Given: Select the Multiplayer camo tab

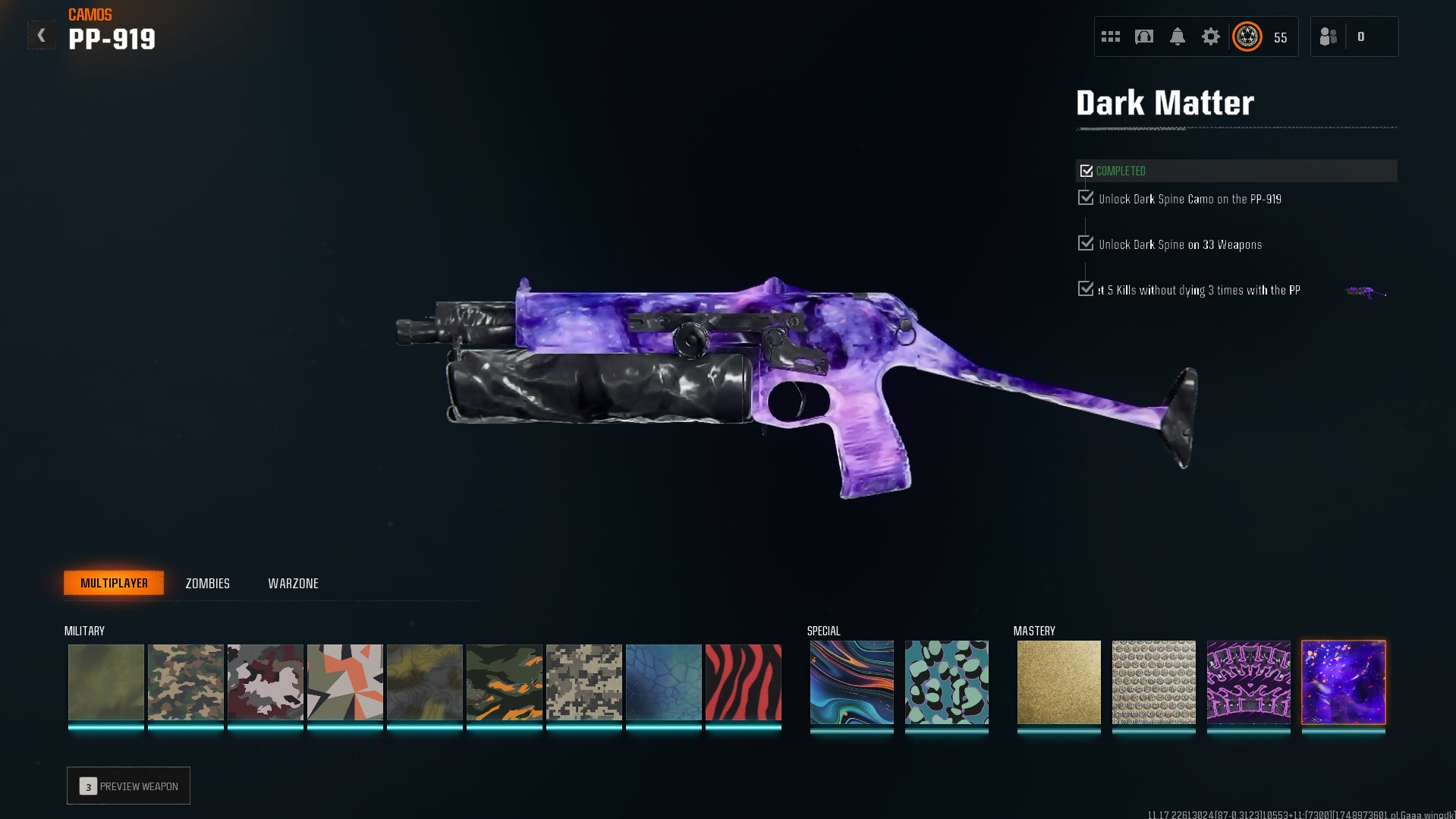Looking at the screenshot, I should click(x=114, y=583).
